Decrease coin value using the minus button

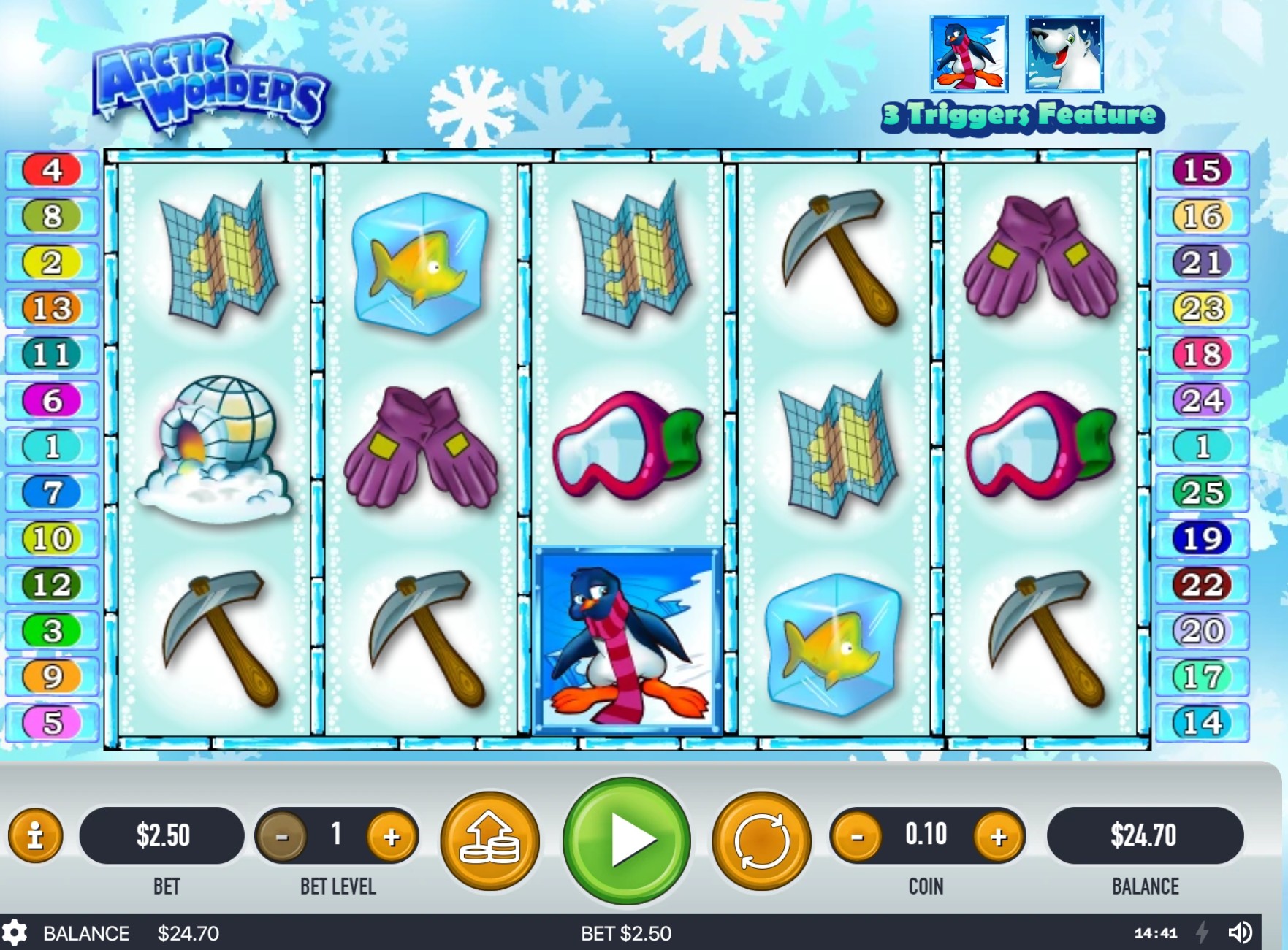[x=858, y=835]
